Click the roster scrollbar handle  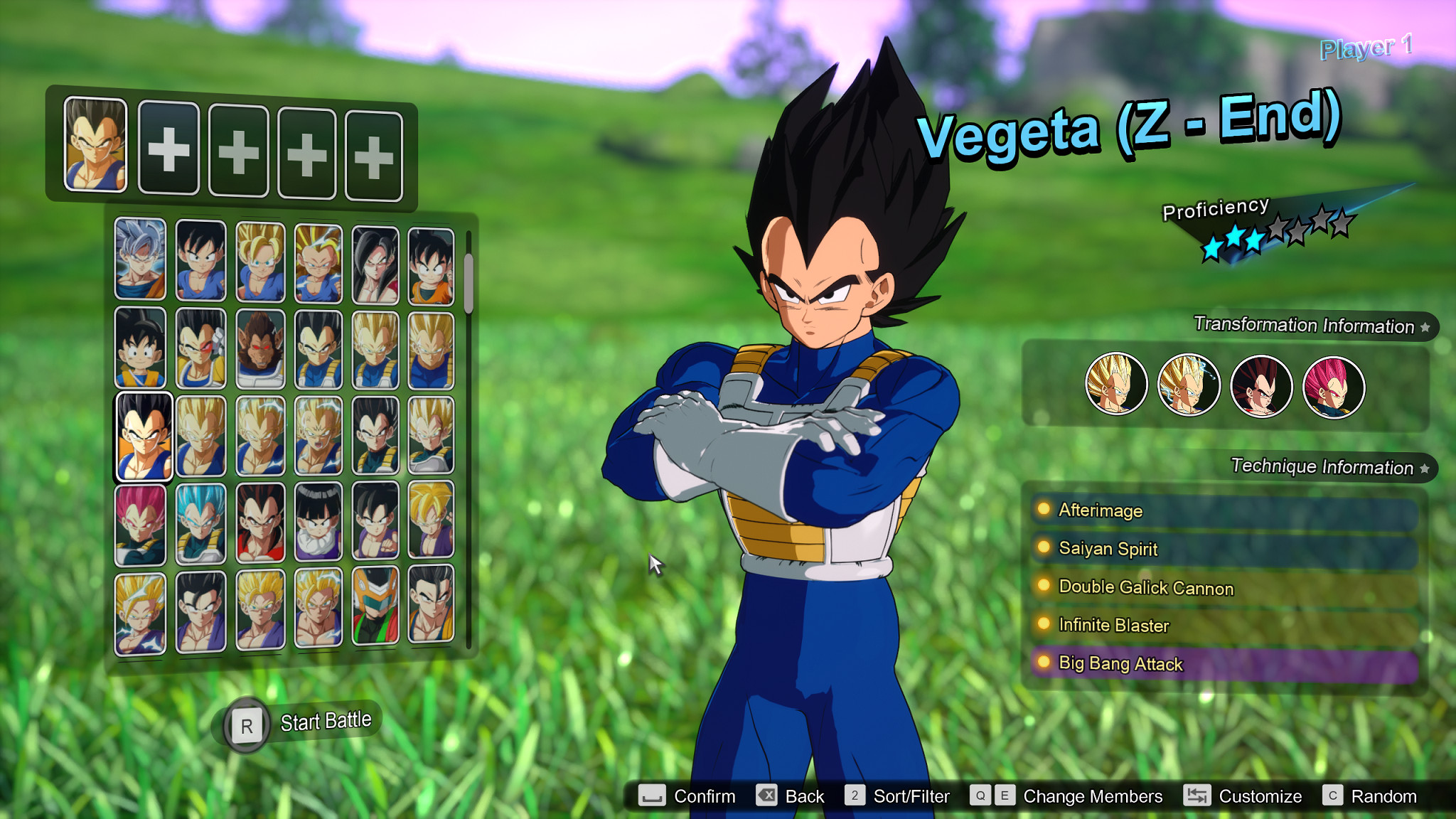click(x=469, y=282)
